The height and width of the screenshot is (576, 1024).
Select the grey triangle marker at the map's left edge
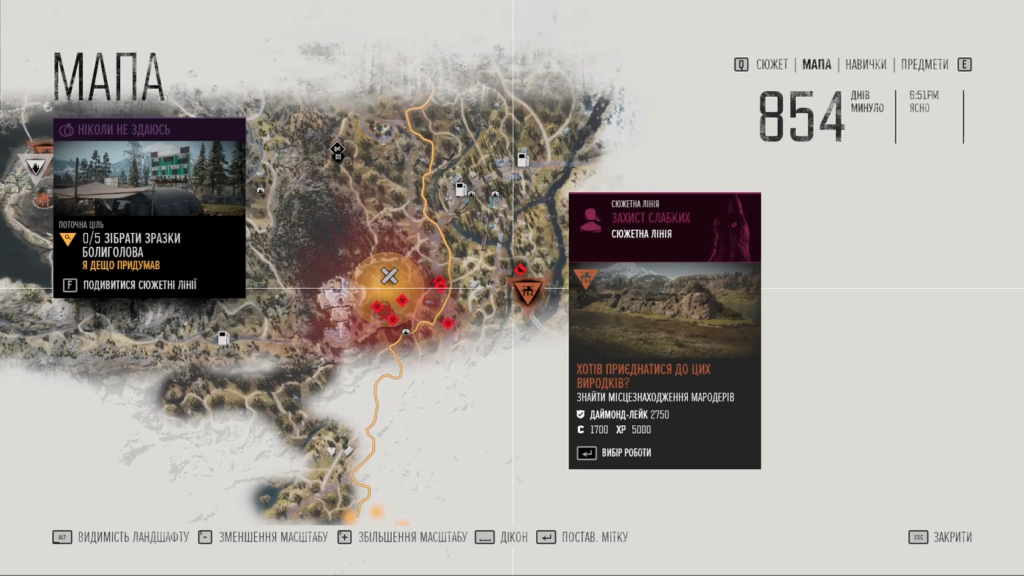[37, 167]
